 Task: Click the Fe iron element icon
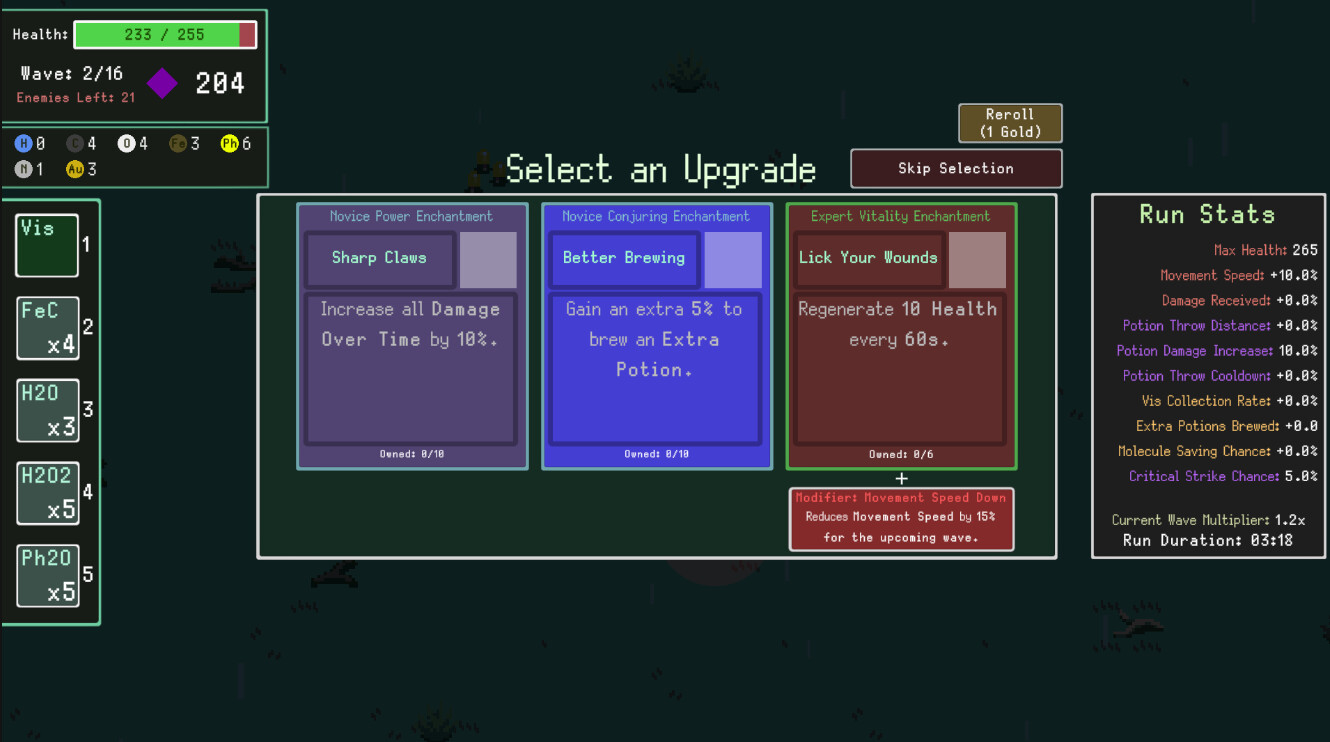176,143
